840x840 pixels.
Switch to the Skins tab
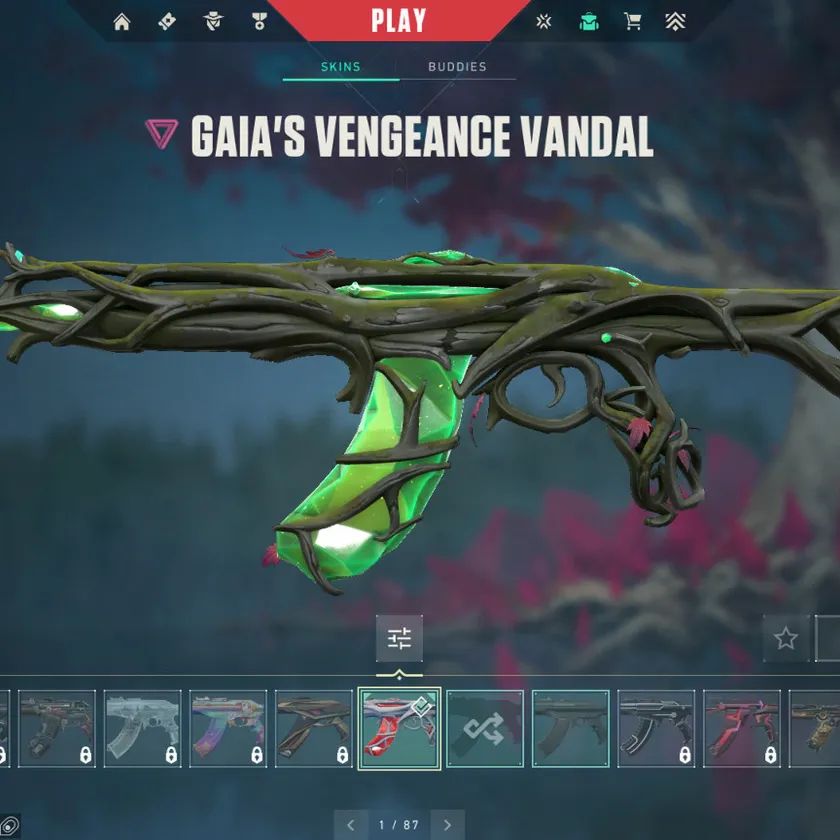point(340,67)
